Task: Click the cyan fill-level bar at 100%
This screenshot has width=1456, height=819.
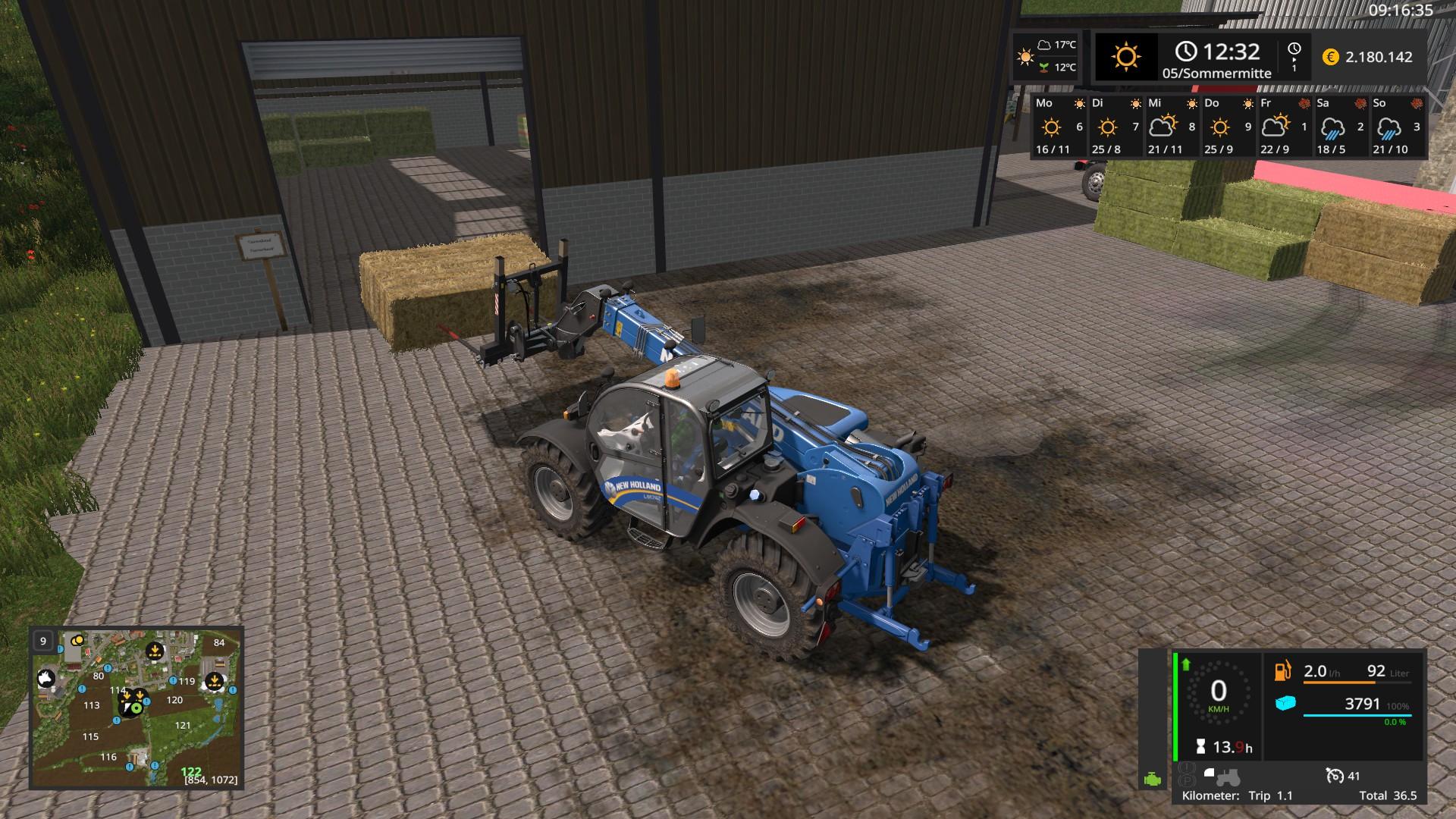Action: coord(1357,715)
